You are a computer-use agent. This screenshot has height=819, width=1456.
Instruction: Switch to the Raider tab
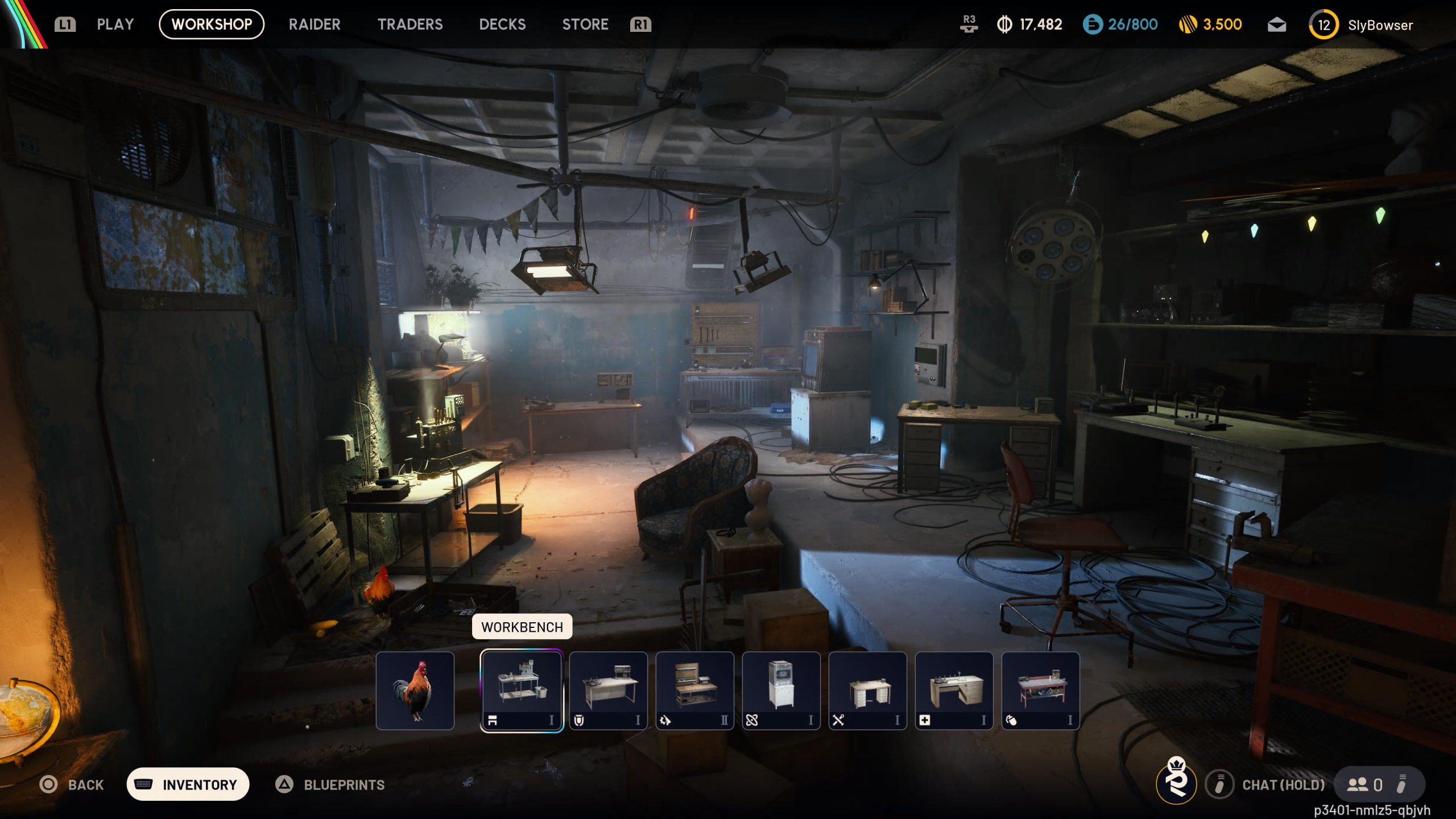pos(315,24)
